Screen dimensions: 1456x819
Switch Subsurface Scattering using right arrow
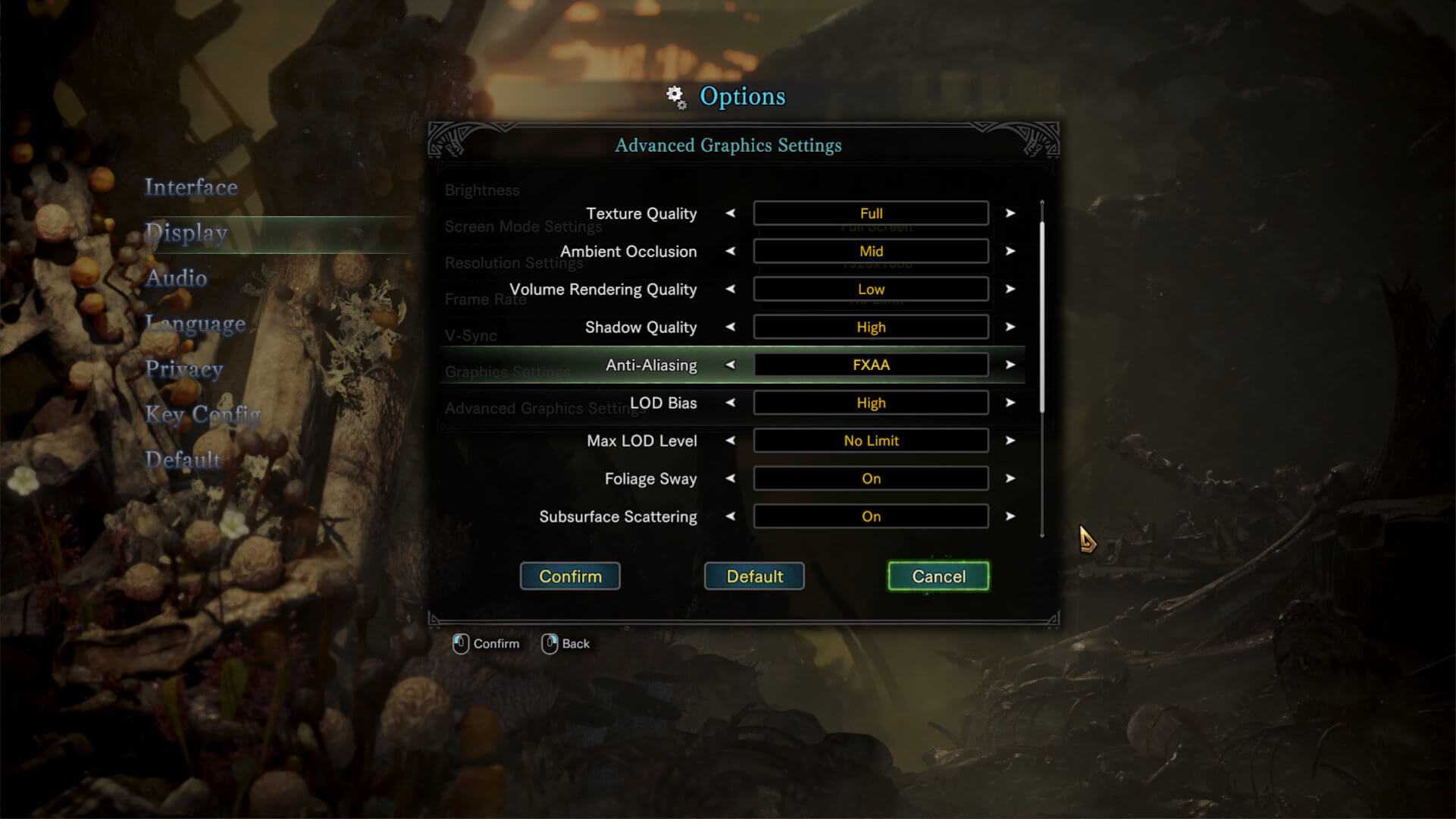[1010, 517]
